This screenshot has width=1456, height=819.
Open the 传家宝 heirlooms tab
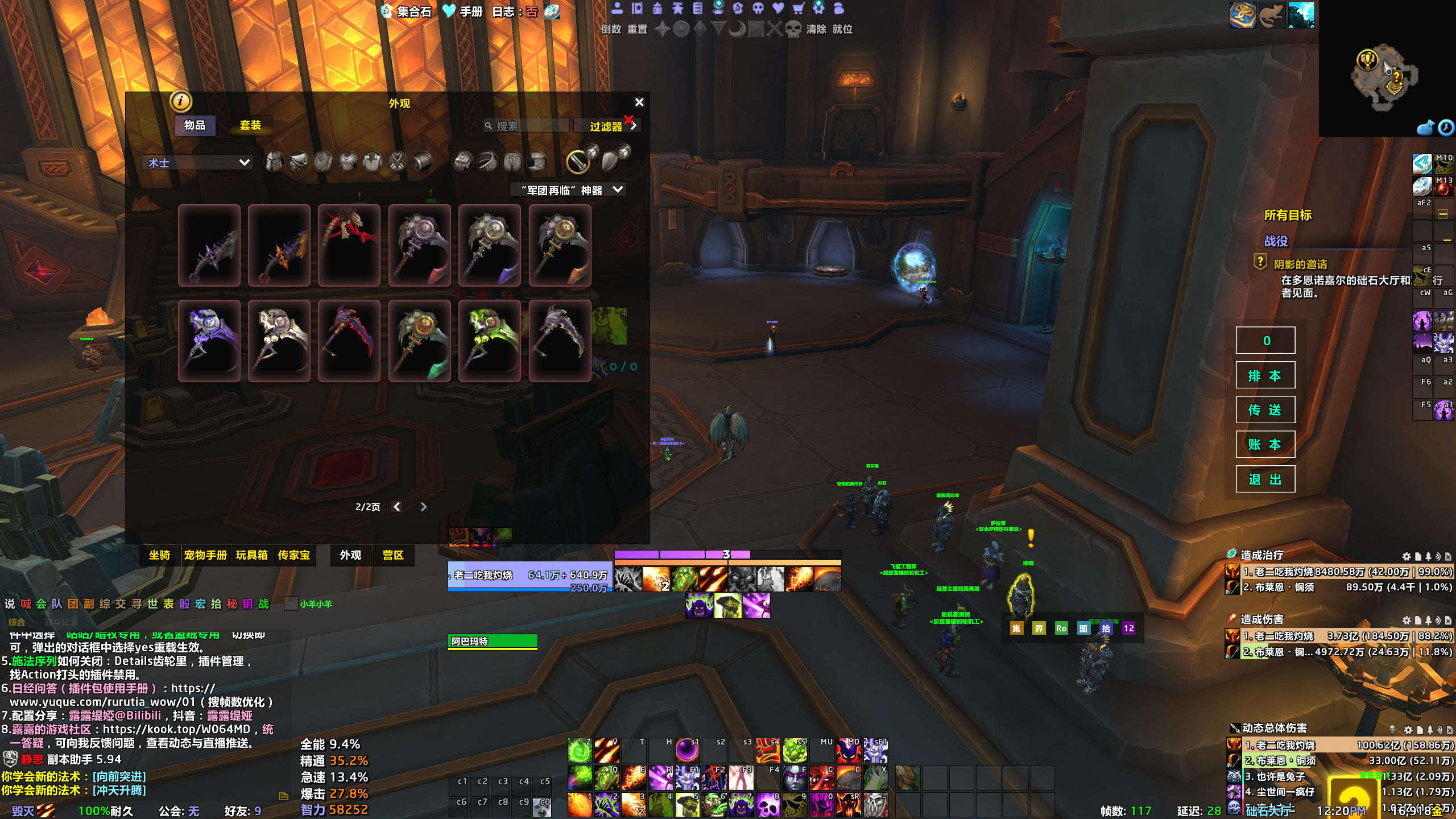(x=293, y=555)
